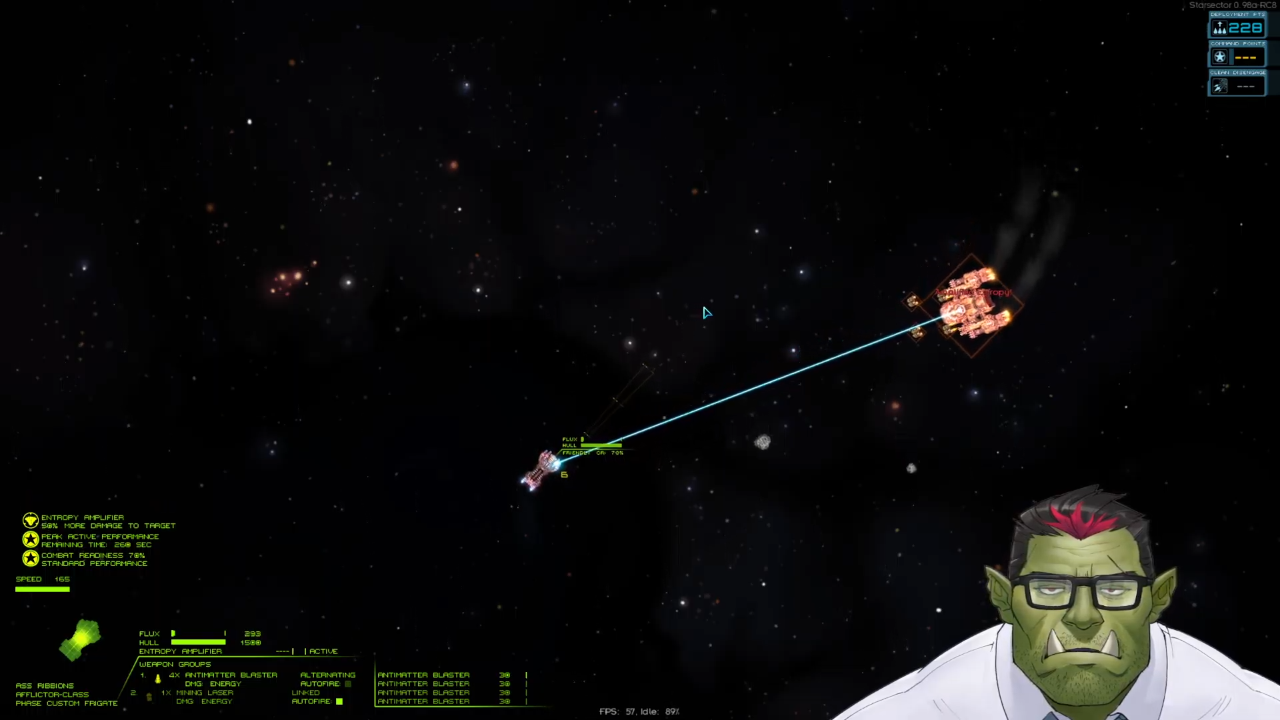Viewport: 1280px width, 720px height.
Task: Toggle autofire for the Mining Laser group
Action: click(340, 701)
